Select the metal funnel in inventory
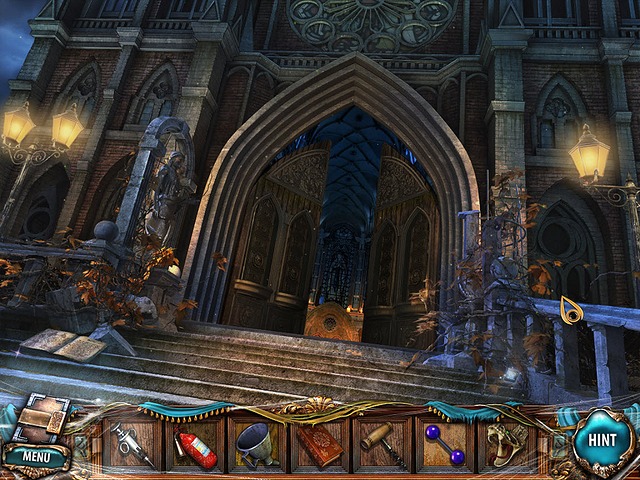640x480 pixels. tap(257, 442)
